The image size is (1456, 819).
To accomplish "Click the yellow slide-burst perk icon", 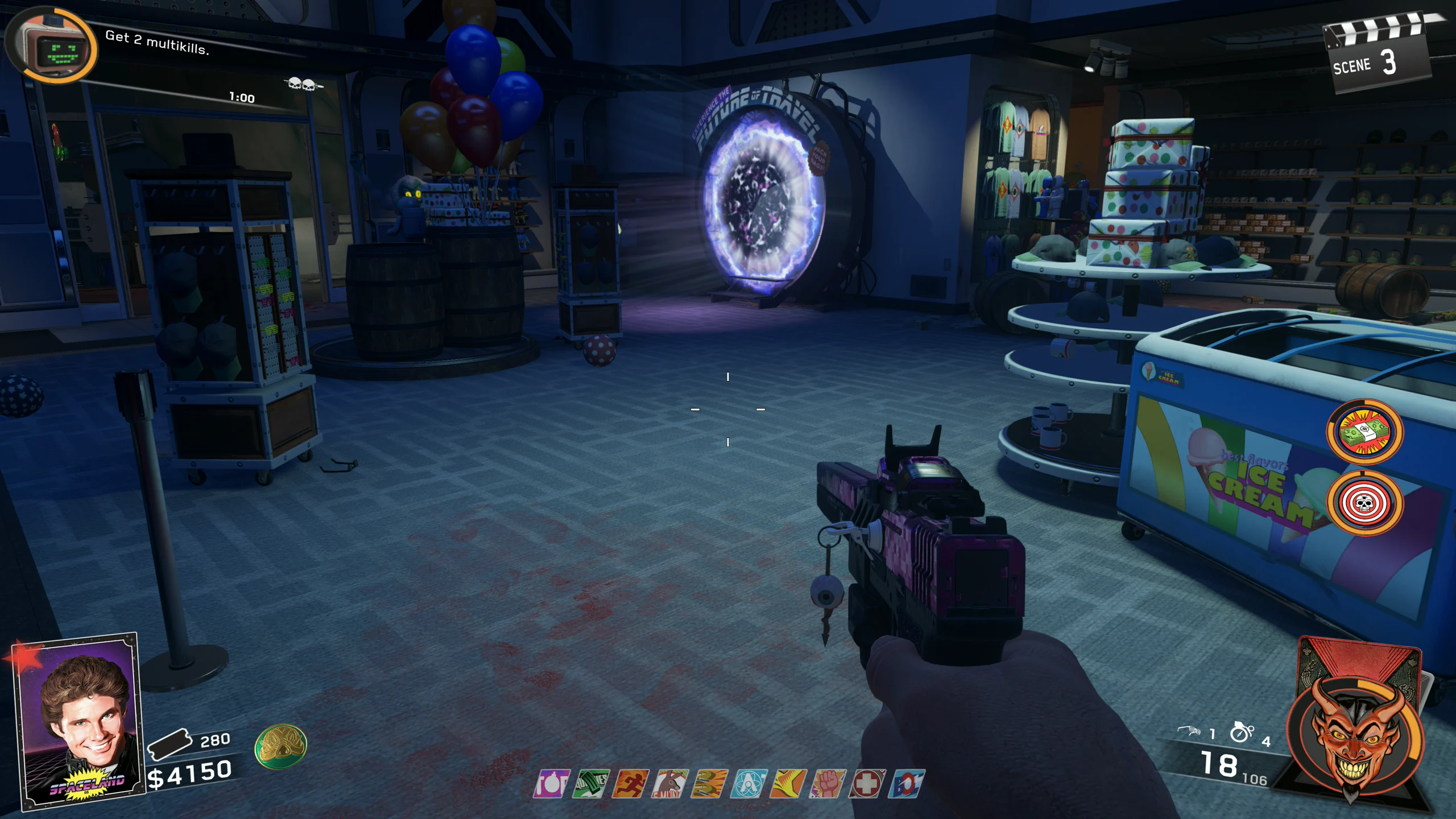I will (x=788, y=784).
